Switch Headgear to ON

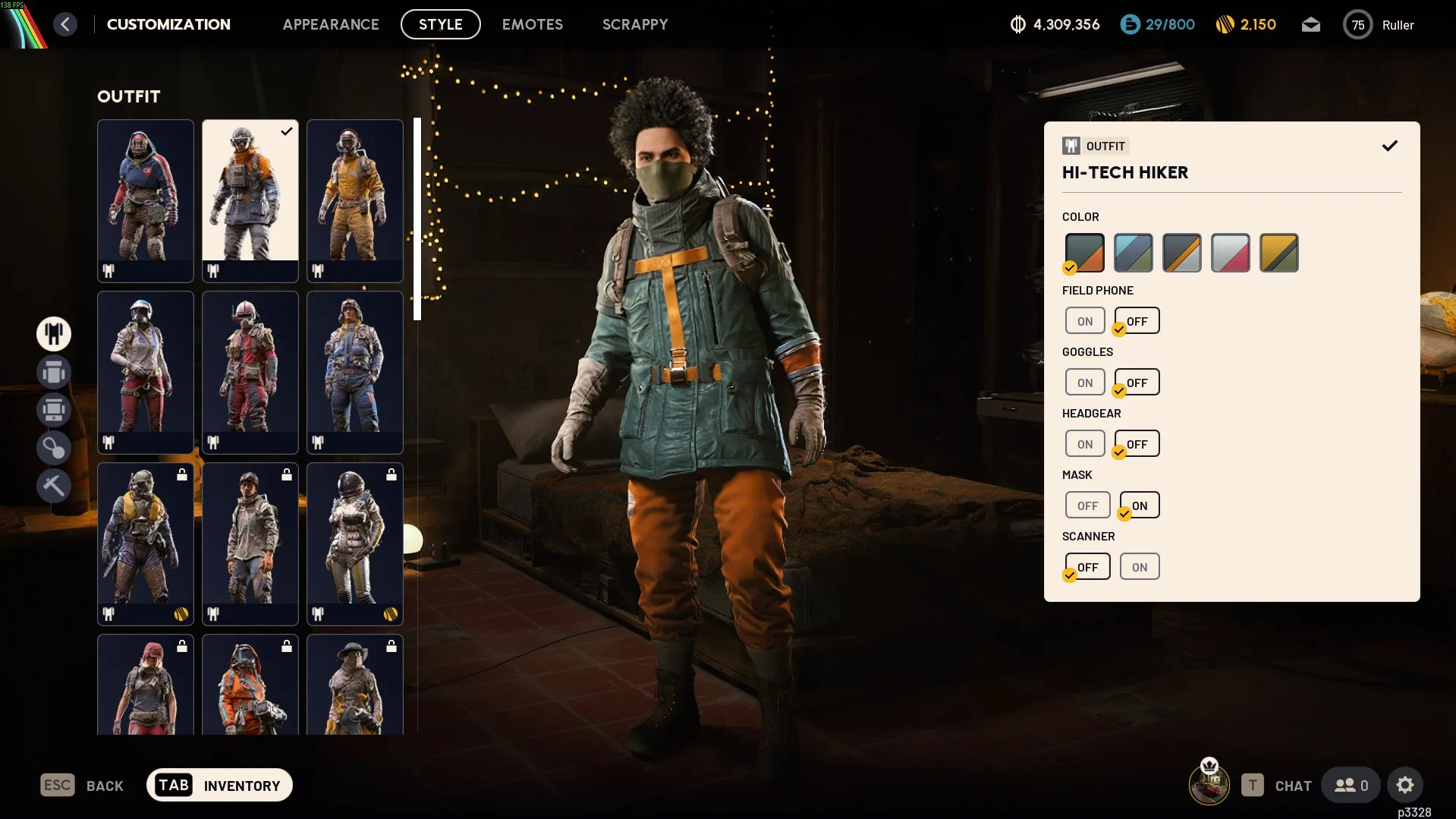[x=1085, y=444]
